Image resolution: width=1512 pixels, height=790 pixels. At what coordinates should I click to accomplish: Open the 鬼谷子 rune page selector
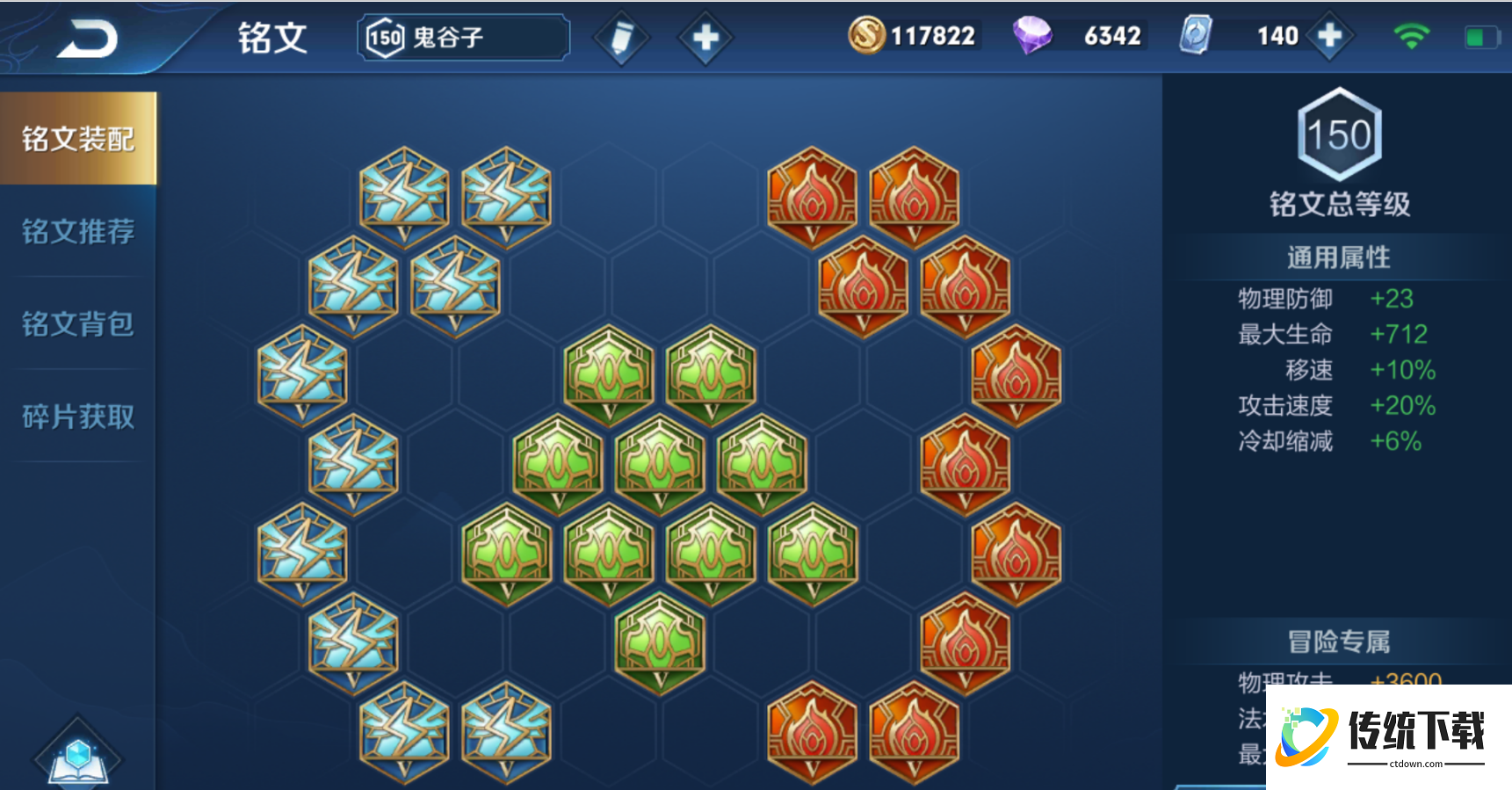[463, 38]
